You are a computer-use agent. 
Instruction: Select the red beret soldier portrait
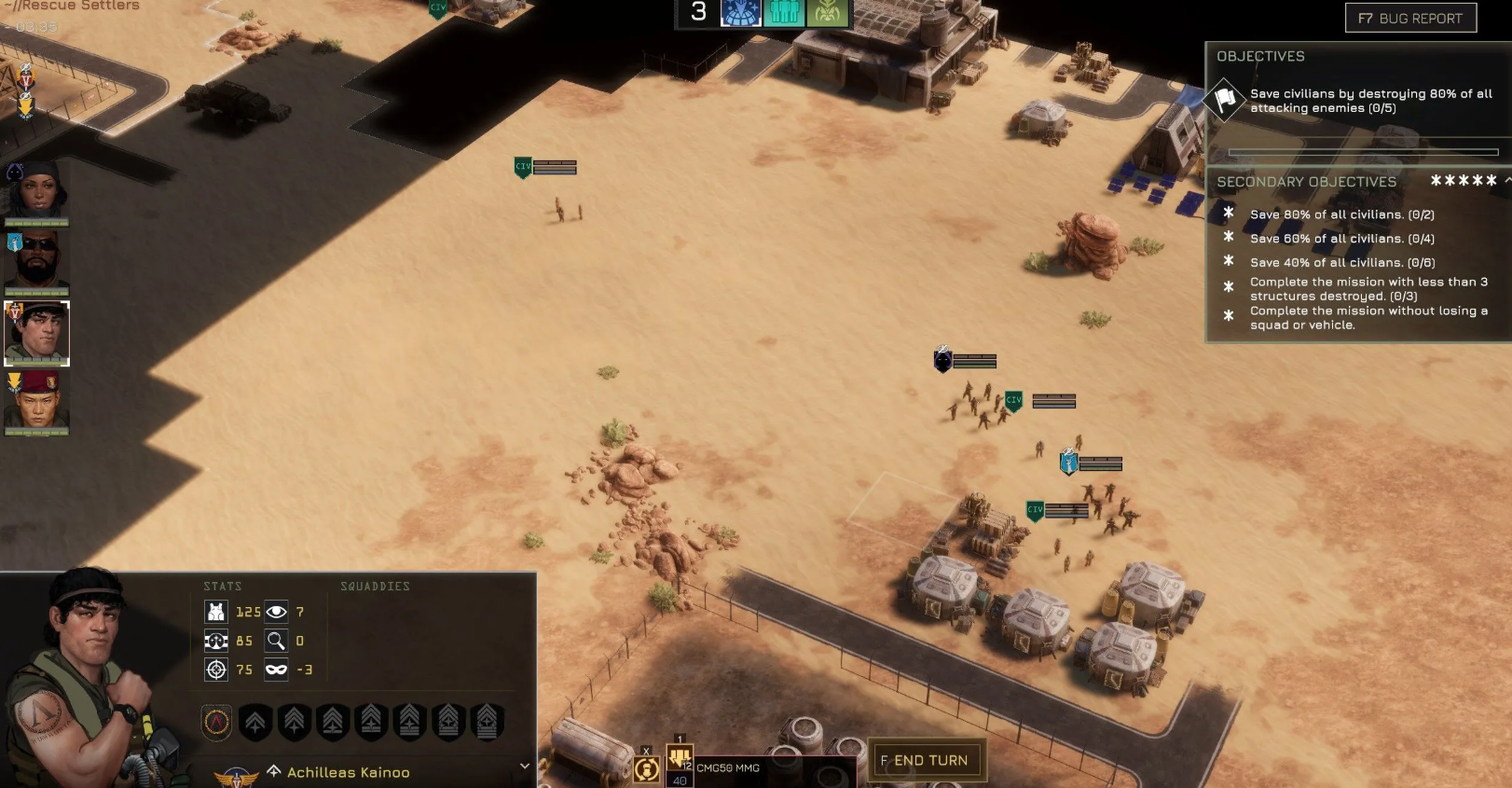(x=37, y=403)
